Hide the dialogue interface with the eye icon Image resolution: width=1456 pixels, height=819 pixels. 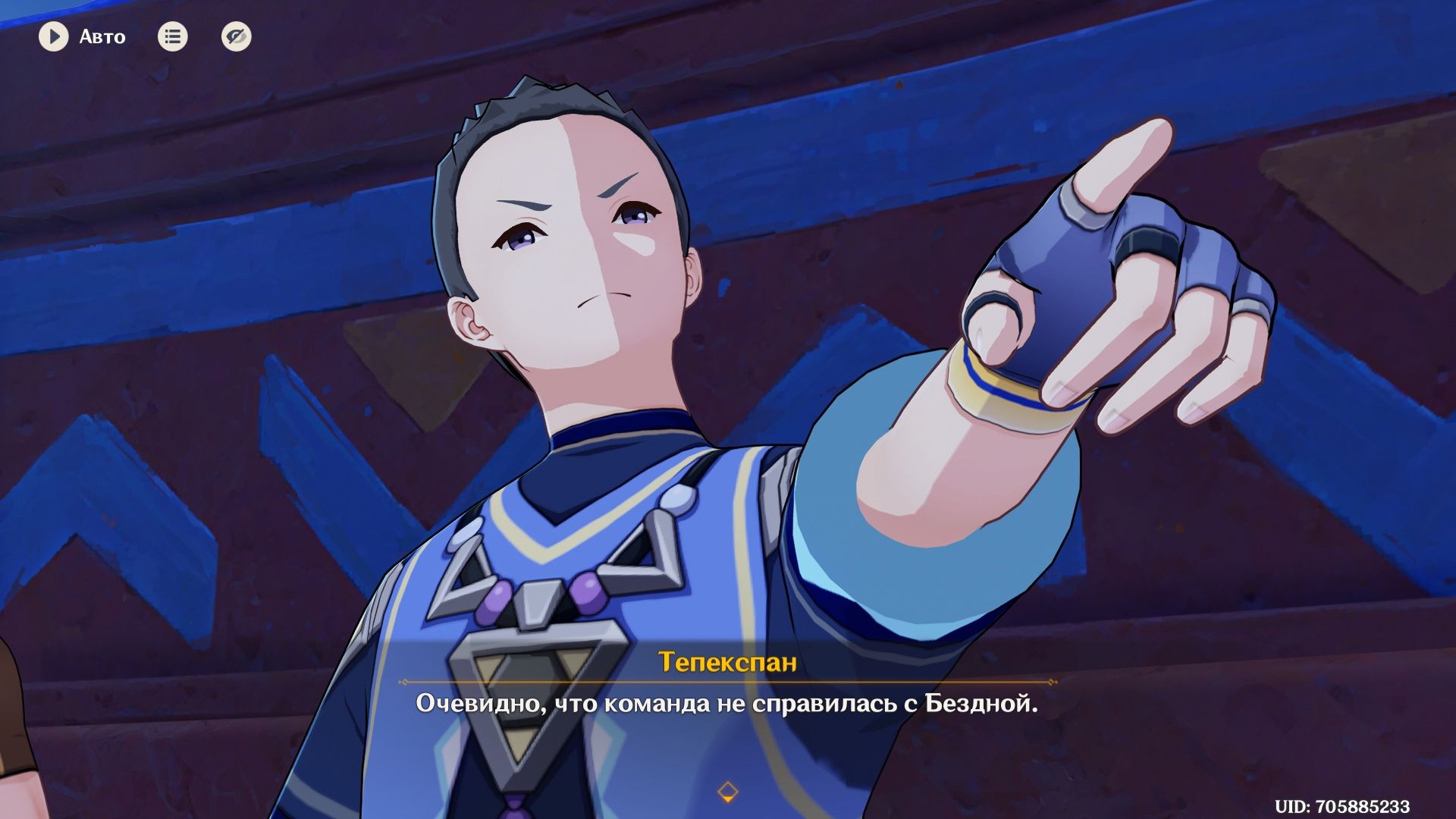coord(236,36)
